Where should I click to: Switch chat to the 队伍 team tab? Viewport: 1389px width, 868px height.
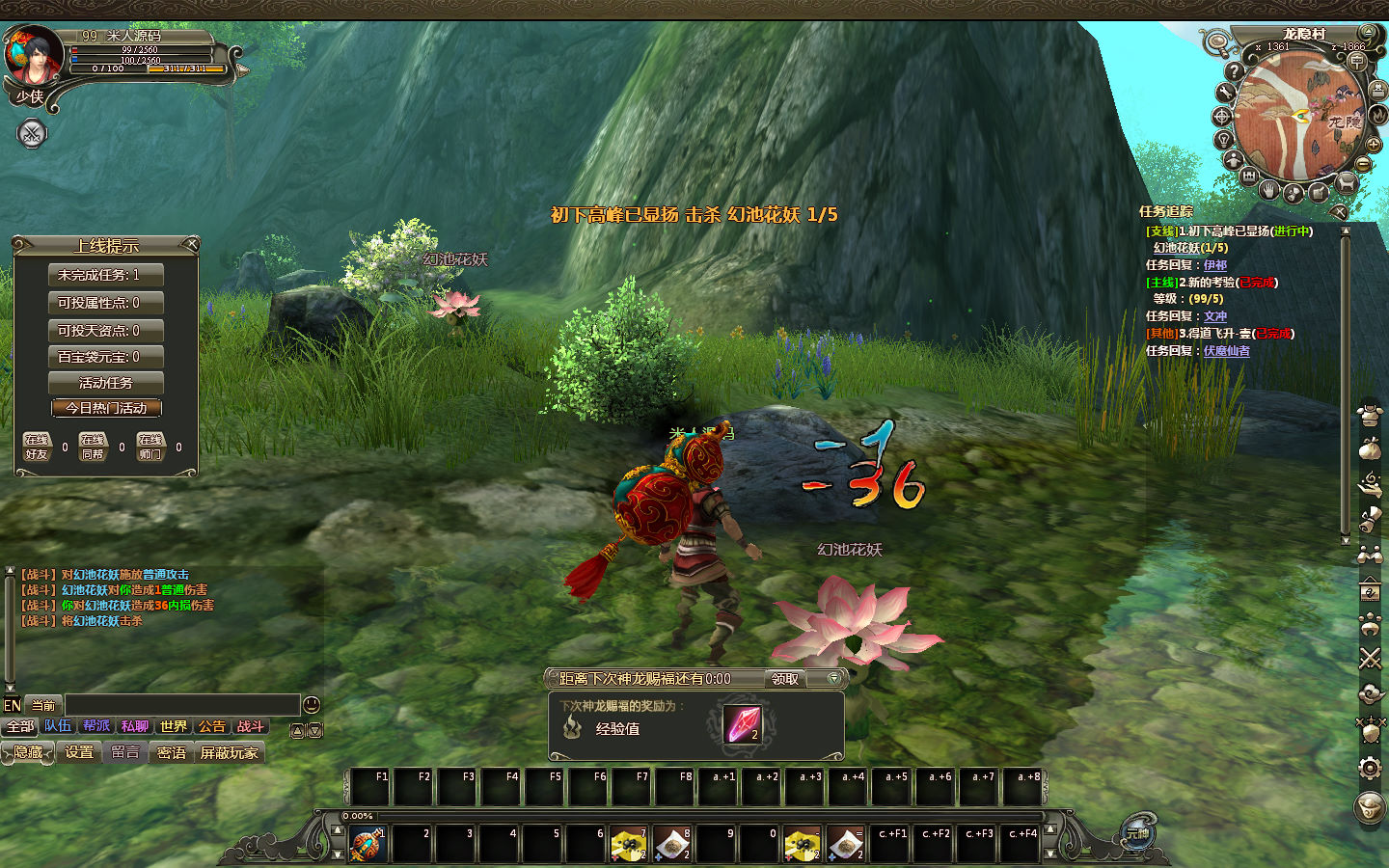(x=58, y=726)
